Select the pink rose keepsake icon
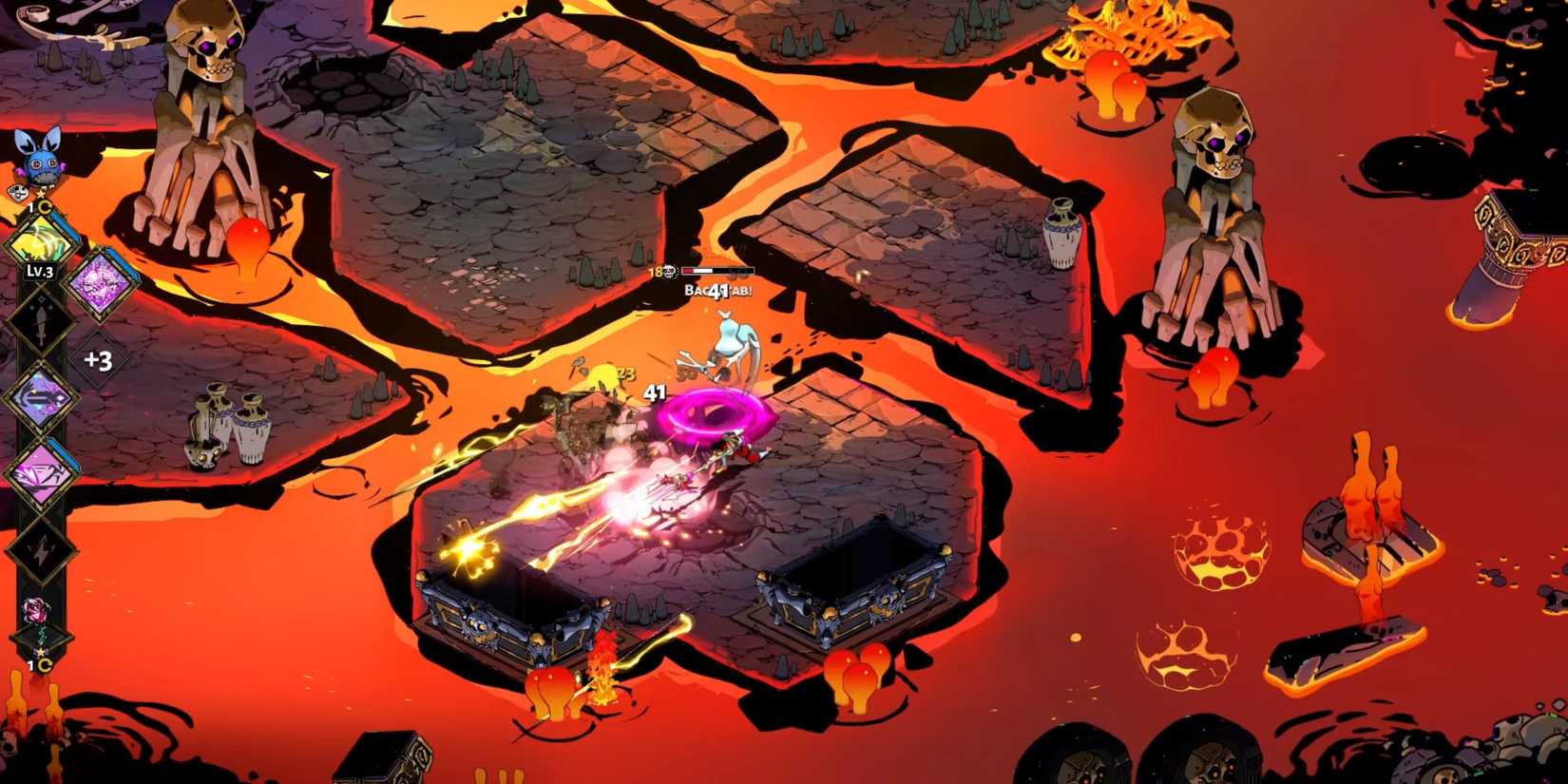The height and width of the screenshot is (784, 1568). 38,613
